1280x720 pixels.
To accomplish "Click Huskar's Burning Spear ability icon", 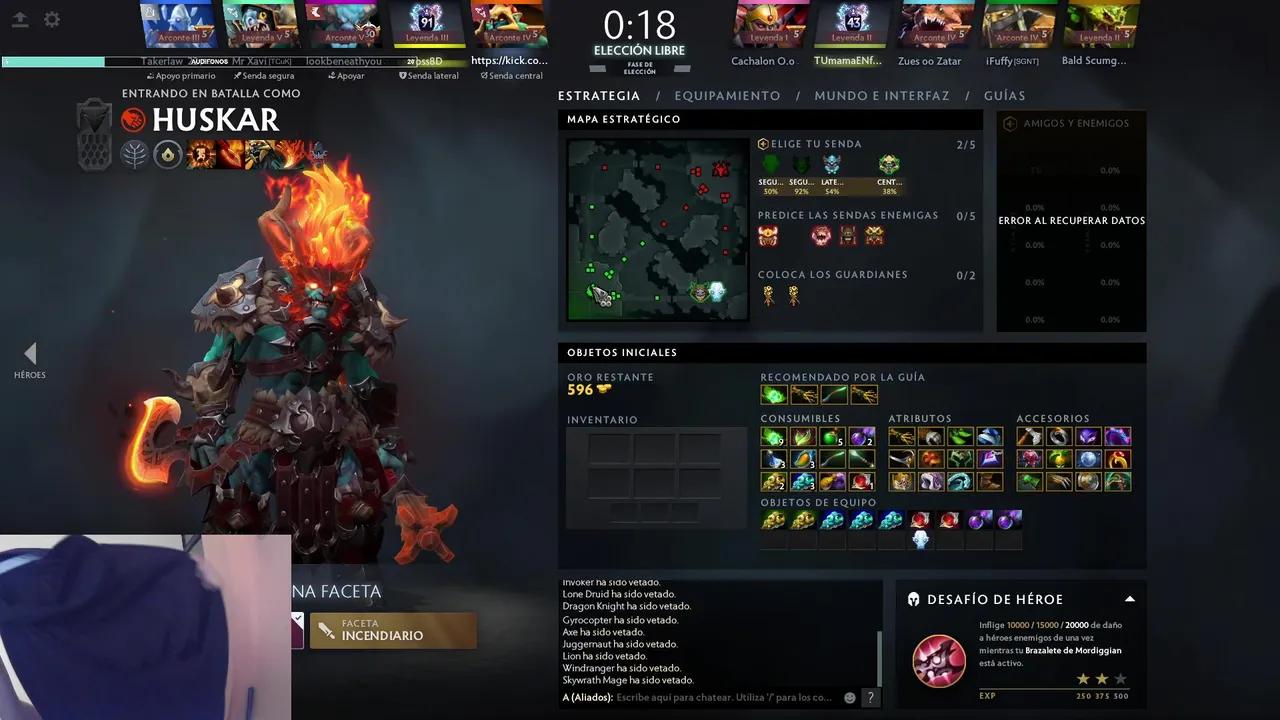I will pyautogui.click(x=228, y=155).
